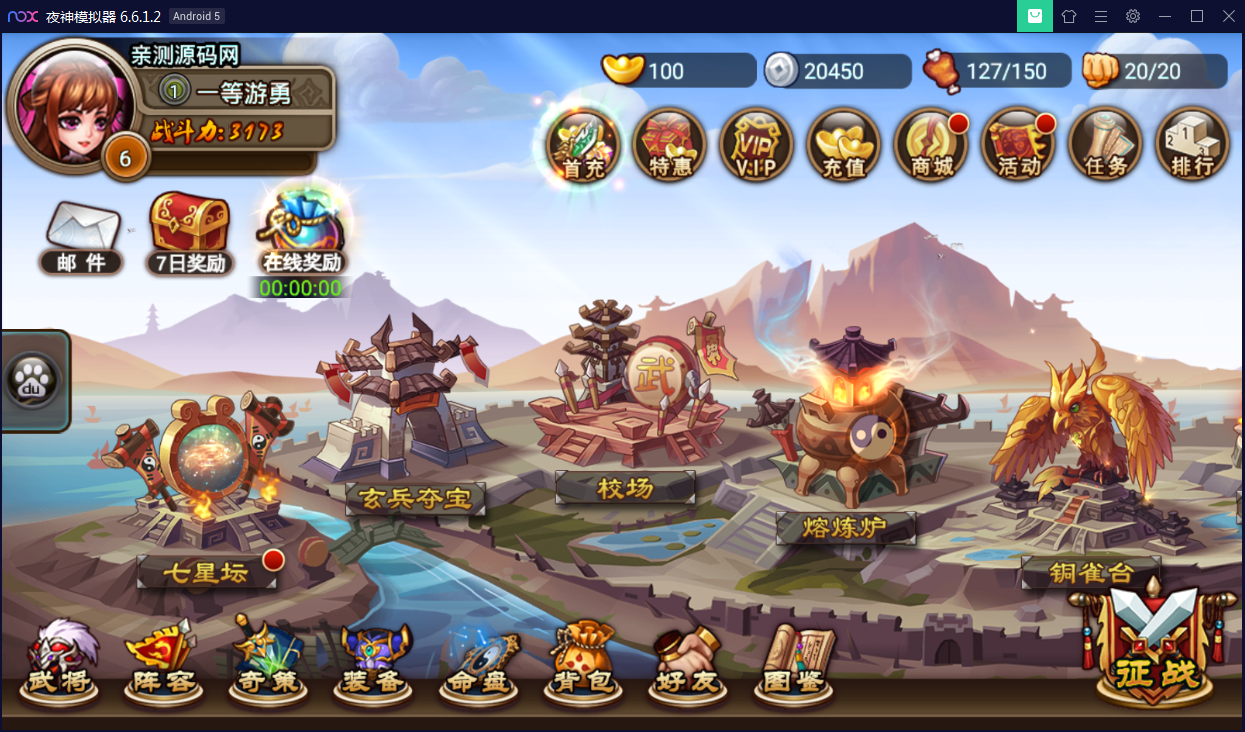Screen dimensions: 1245x732
Task: Show the 好友 friends list
Action: tap(688, 662)
